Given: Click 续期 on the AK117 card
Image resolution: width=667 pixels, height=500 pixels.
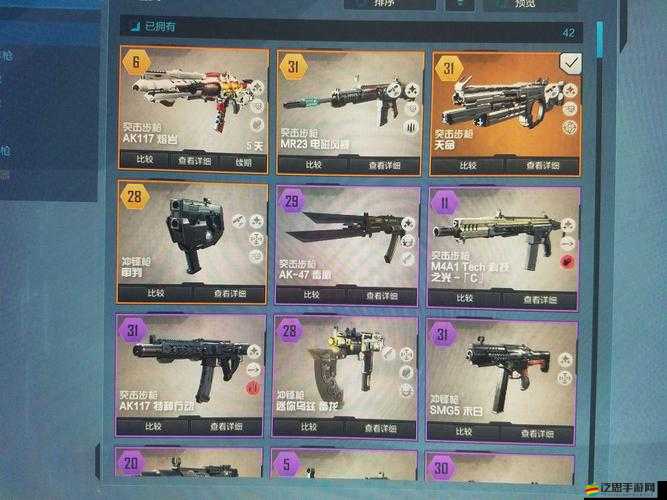Looking at the screenshot, I should point(243,163).
